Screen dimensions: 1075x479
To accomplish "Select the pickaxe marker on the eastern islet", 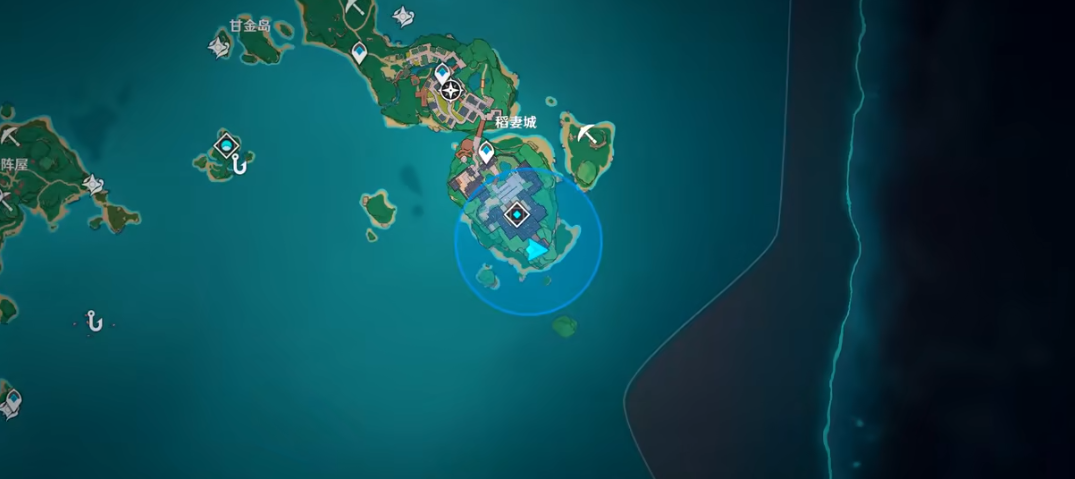I will [x=588, y=132].
